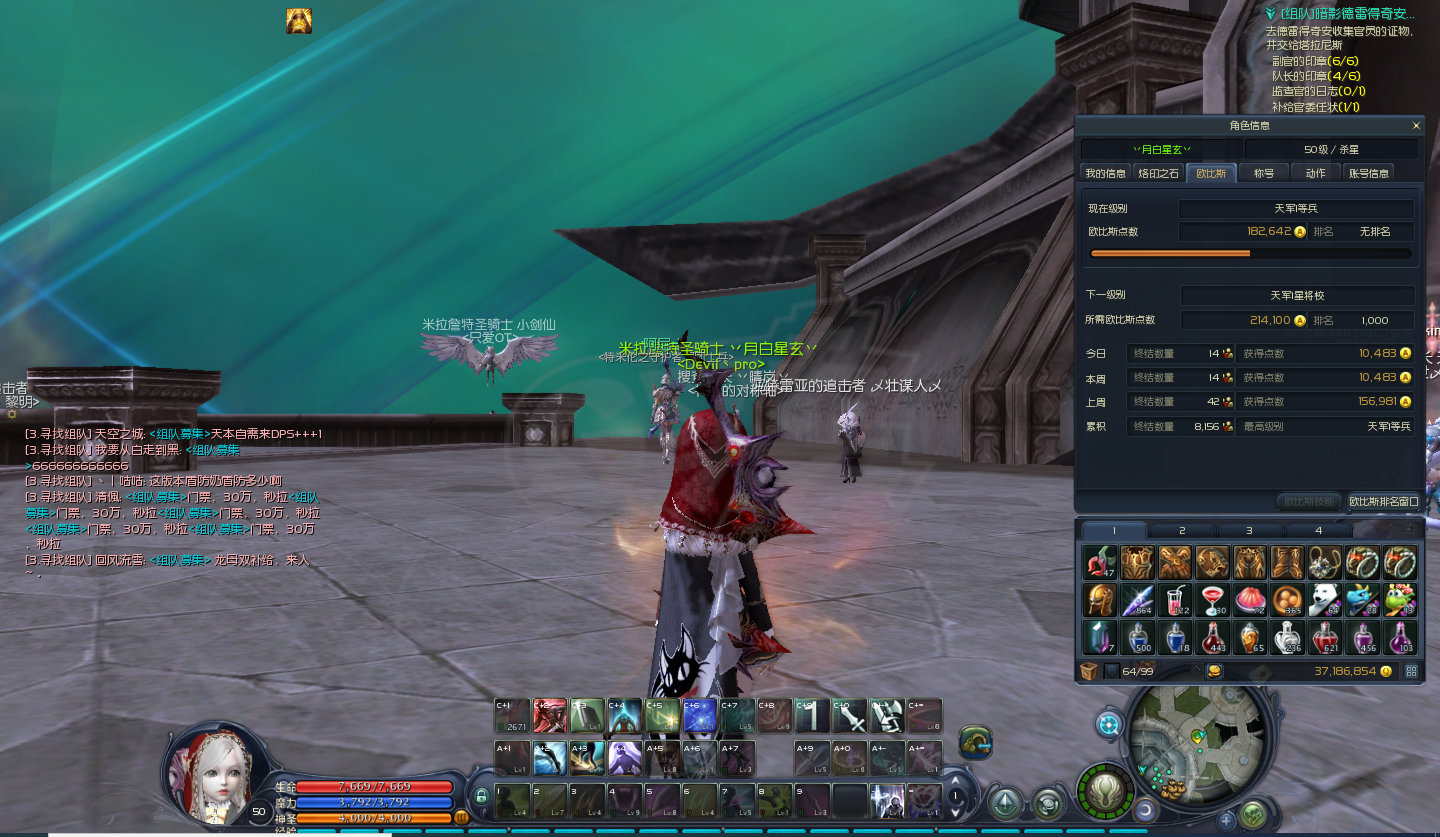Screen dimensions: 1440x837
Task: Open the 烙印之石 tab
Action: pos(1159,173)
